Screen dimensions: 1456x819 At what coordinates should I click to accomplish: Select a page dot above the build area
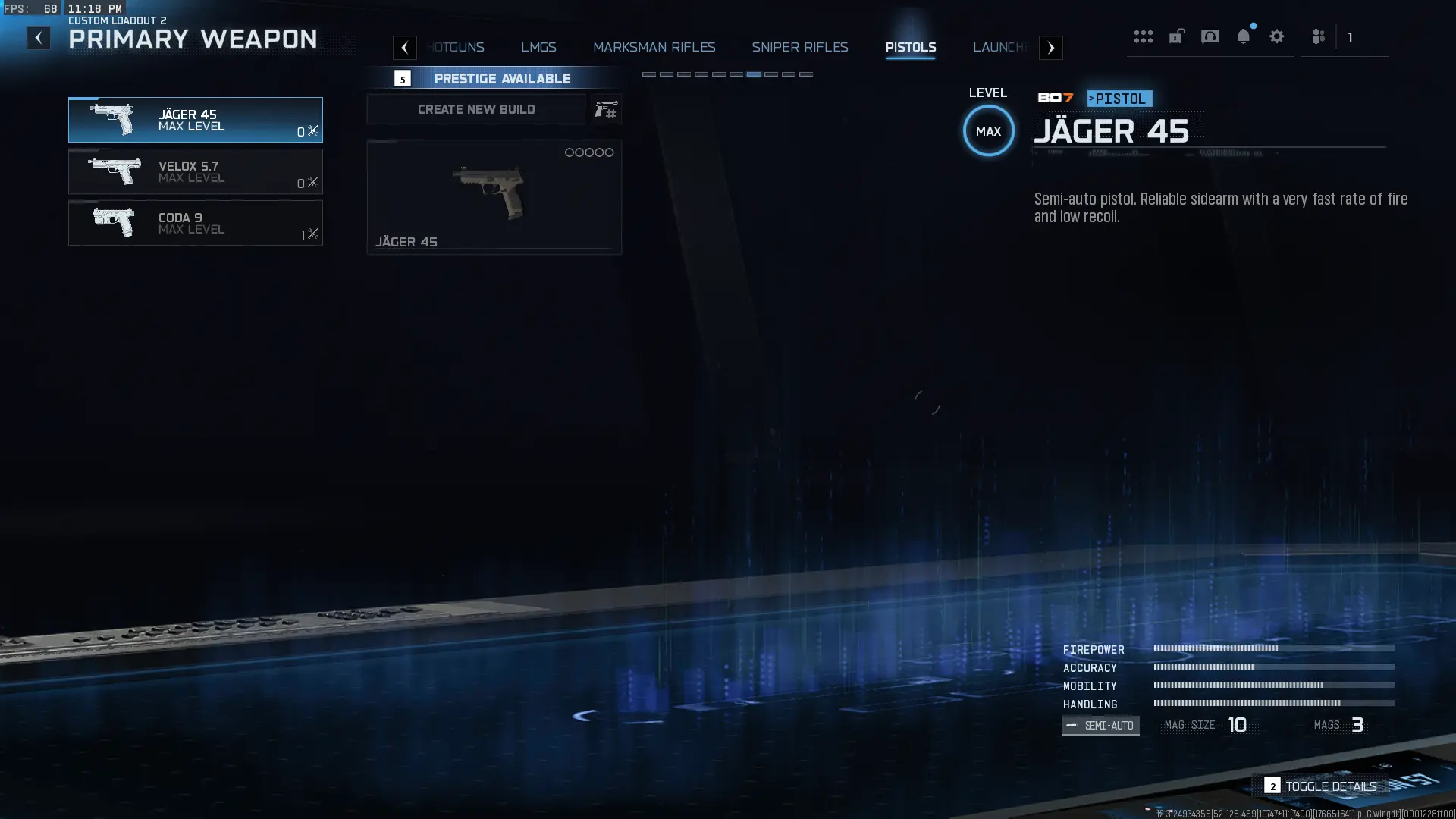coord(754,74)
